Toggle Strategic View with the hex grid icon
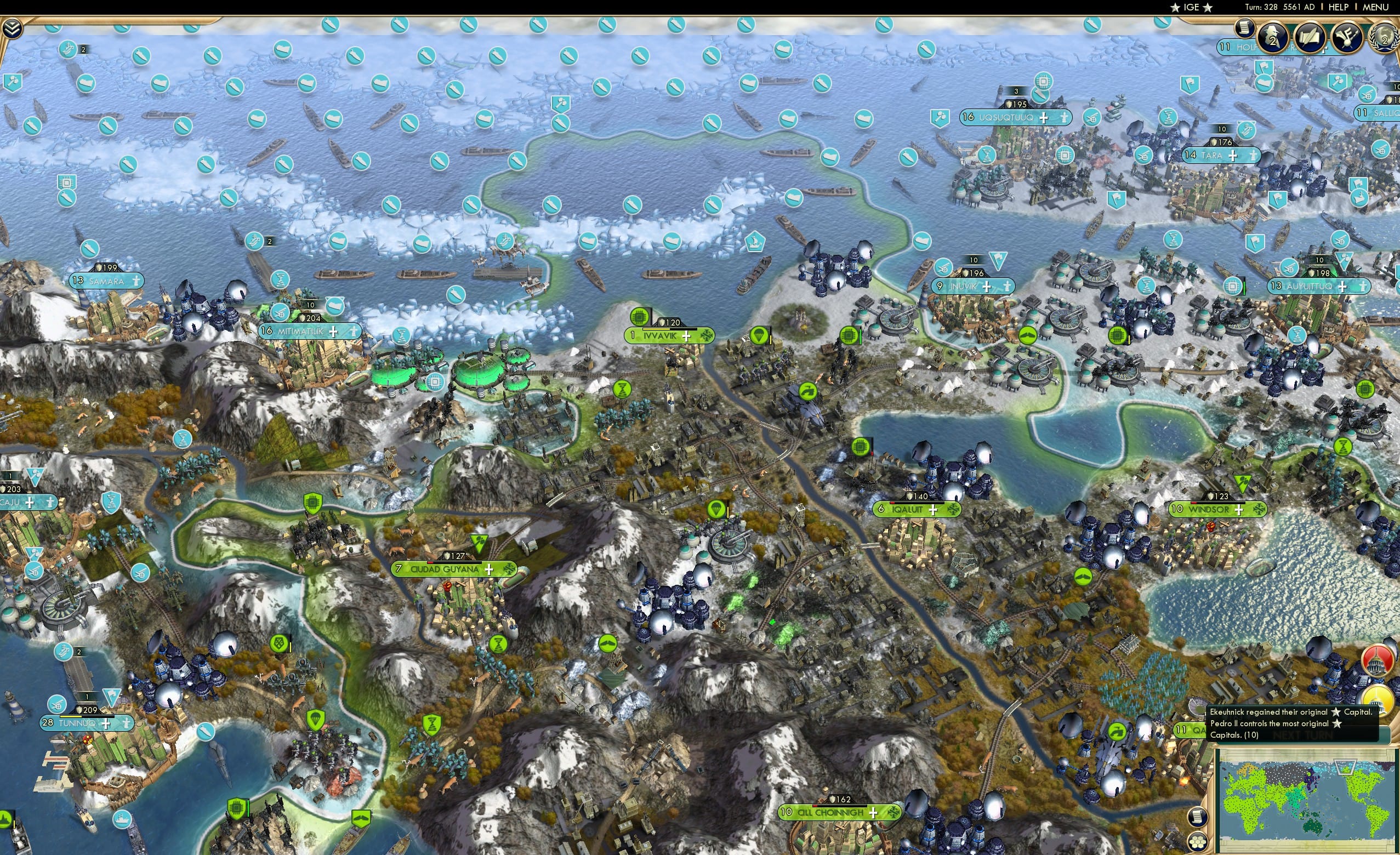The image size is (1400, 855). tap(1198, 842)
